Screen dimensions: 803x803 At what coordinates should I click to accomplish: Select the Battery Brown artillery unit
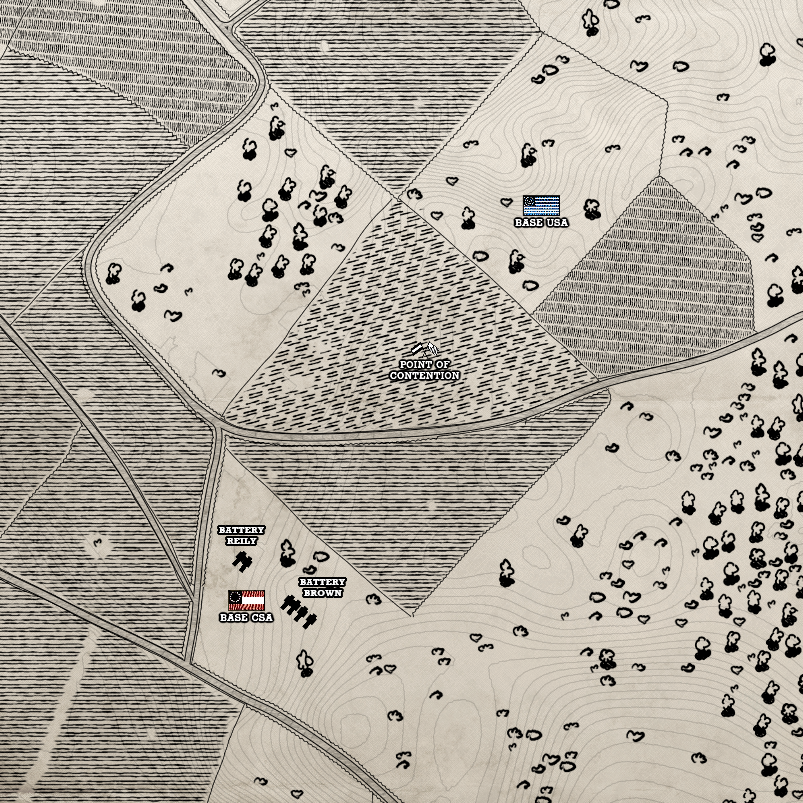point(298,610)
